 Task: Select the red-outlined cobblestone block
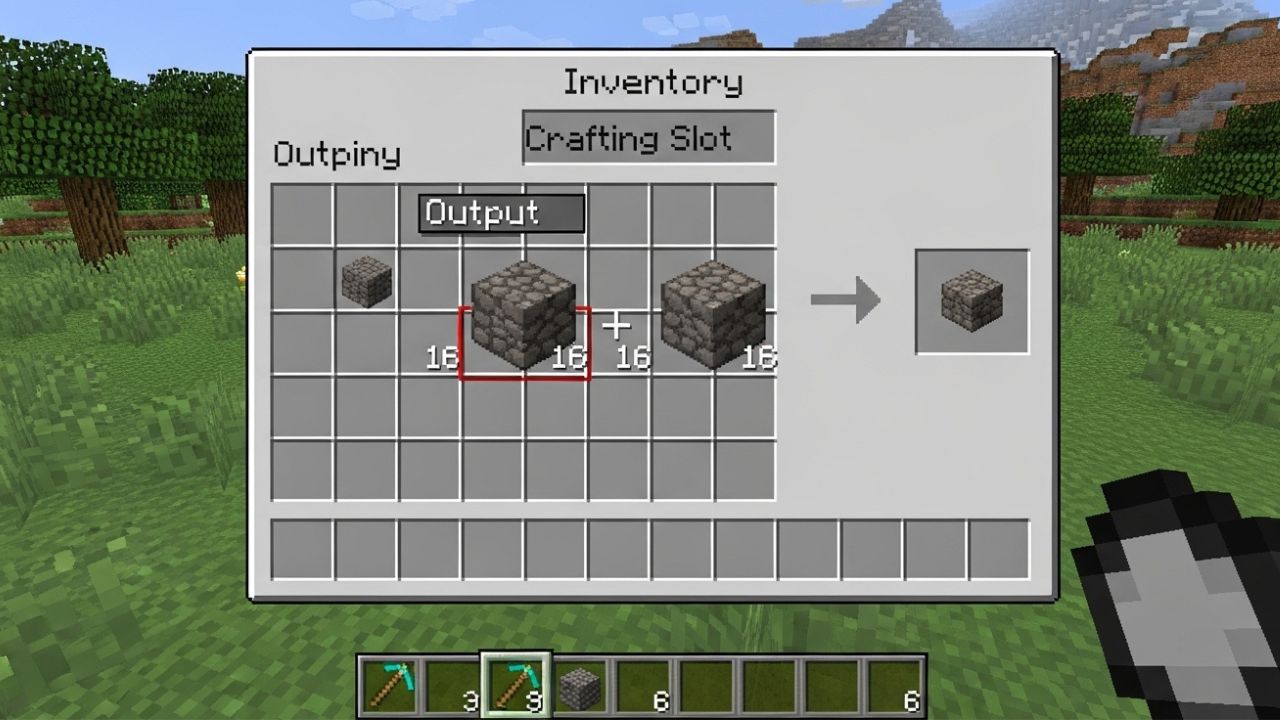524,318
